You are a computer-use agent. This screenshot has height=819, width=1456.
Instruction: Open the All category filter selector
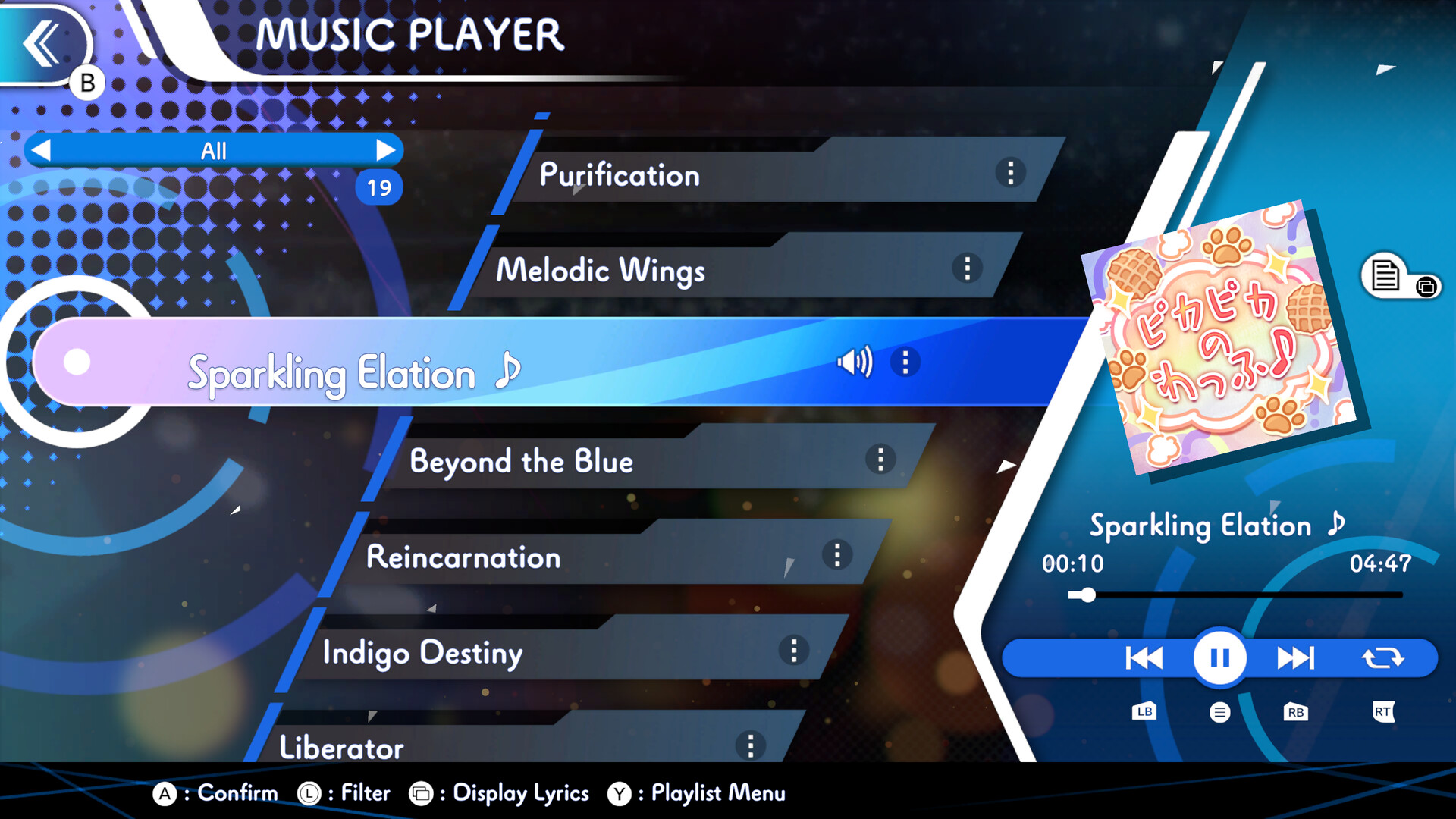[x=215, y=150]
